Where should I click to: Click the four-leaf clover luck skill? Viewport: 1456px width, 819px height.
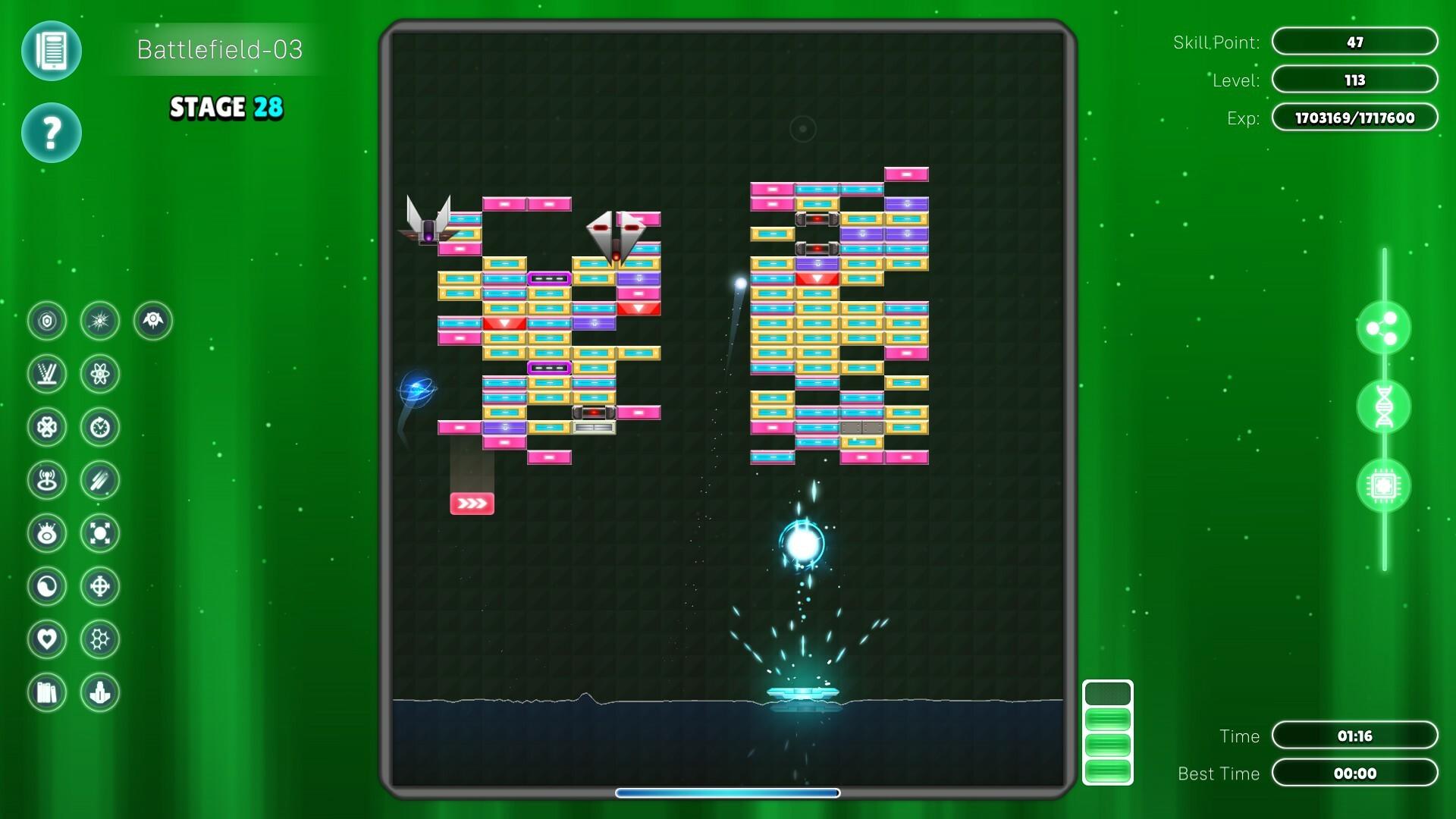coord(47,426)
